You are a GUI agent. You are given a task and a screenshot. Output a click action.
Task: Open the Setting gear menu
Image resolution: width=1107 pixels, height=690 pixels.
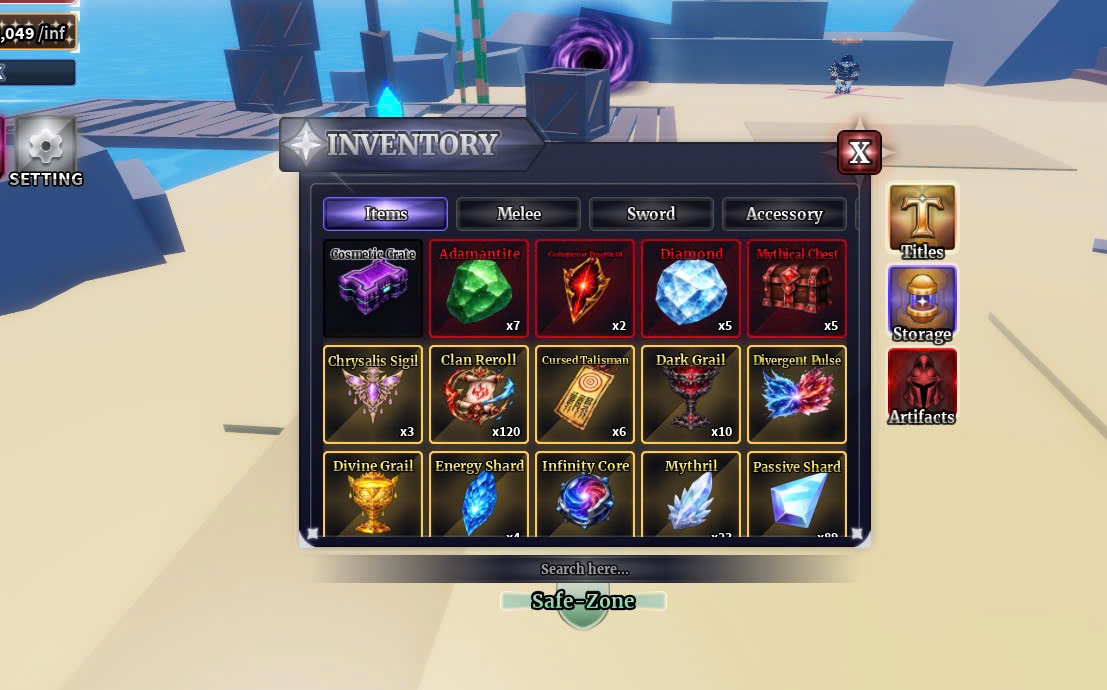(45, 151)
